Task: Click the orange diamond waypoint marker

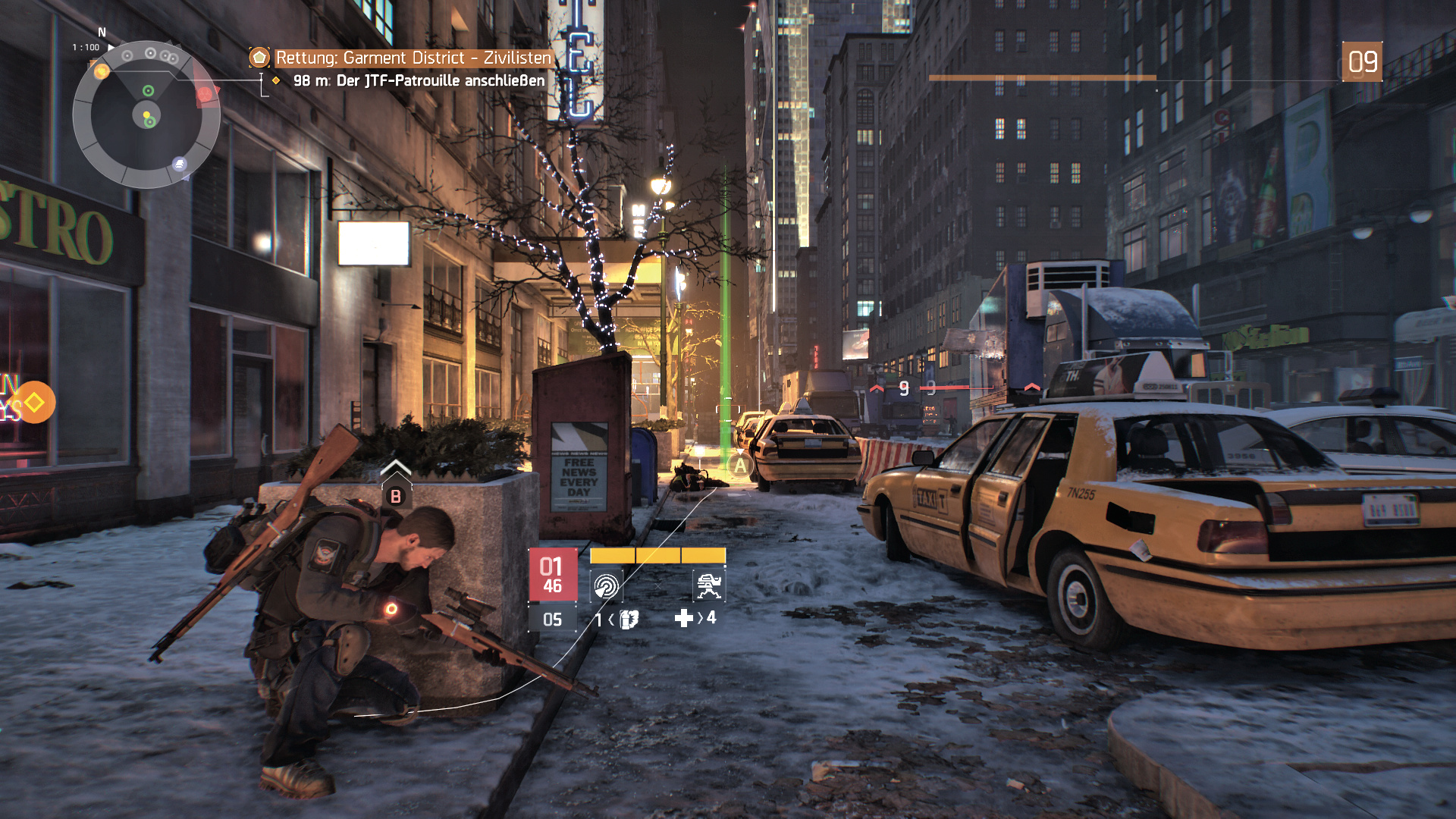Action: pos(34,403)
